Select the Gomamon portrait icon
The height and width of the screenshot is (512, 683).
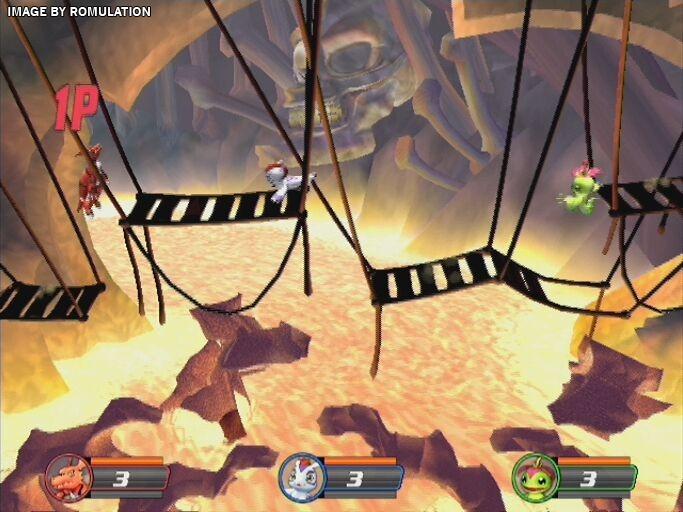click(300, 476)
